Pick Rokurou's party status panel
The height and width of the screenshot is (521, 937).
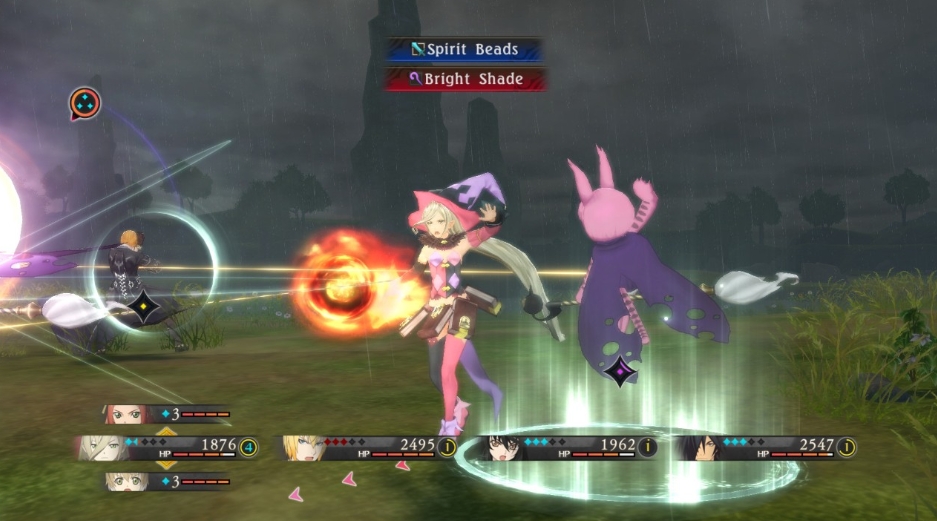pos(768,446)
